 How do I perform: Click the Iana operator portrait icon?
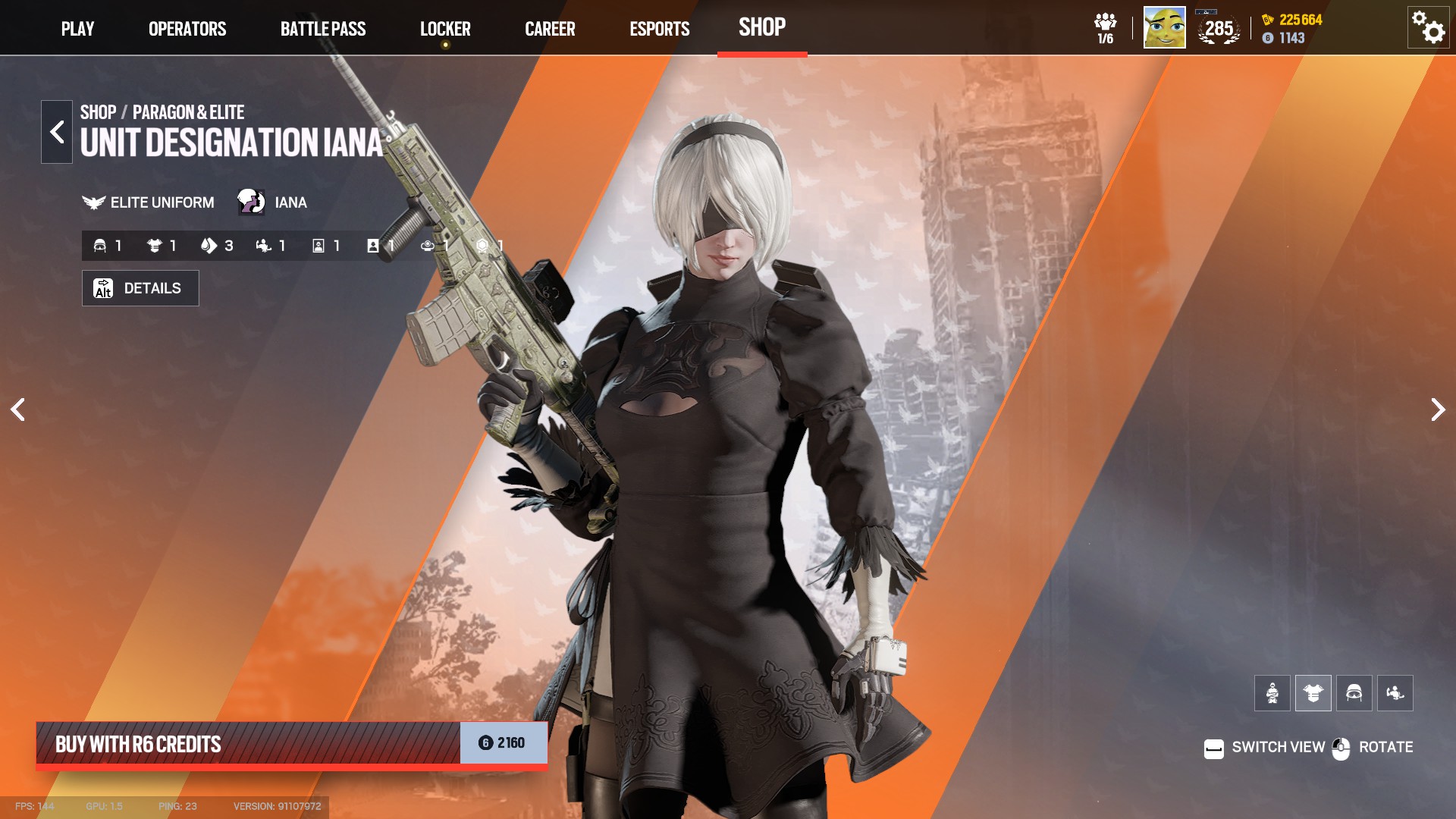251,202
